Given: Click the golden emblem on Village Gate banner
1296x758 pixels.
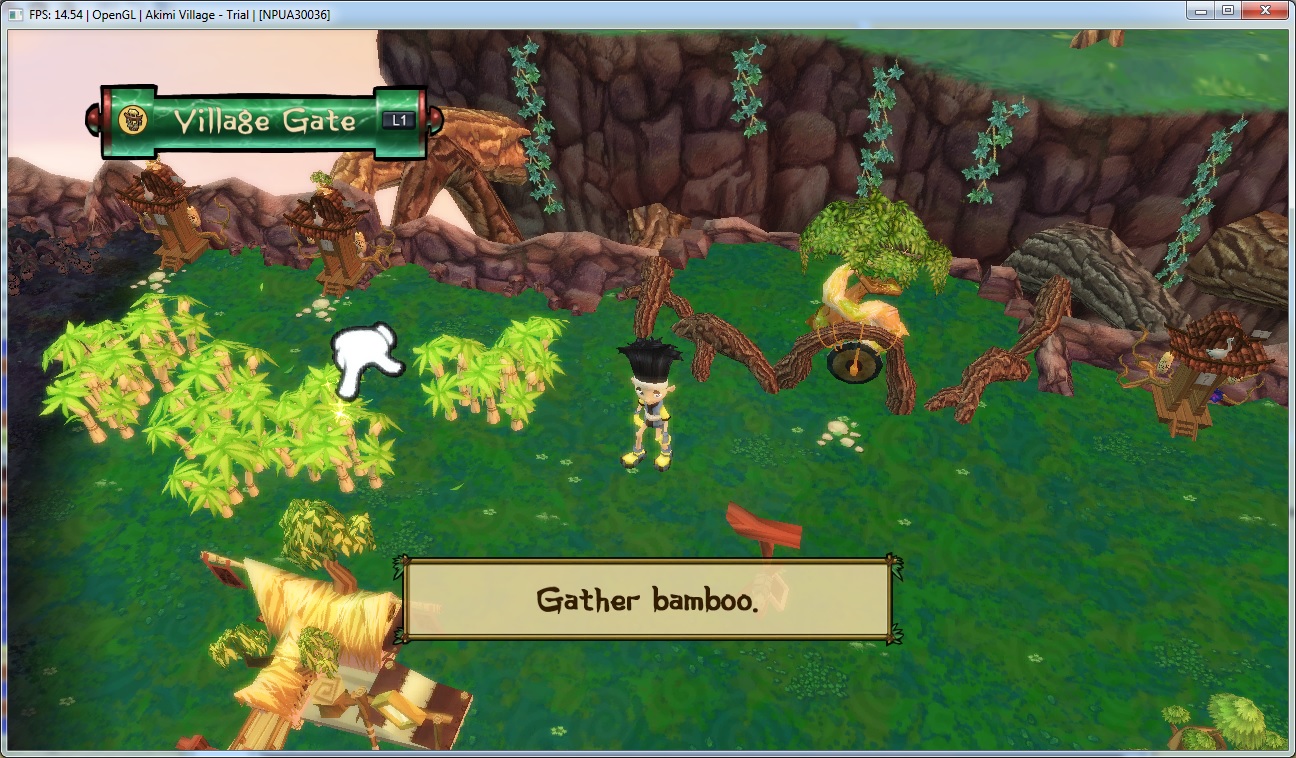Looking at the screenshot, I should click(132, 121).
